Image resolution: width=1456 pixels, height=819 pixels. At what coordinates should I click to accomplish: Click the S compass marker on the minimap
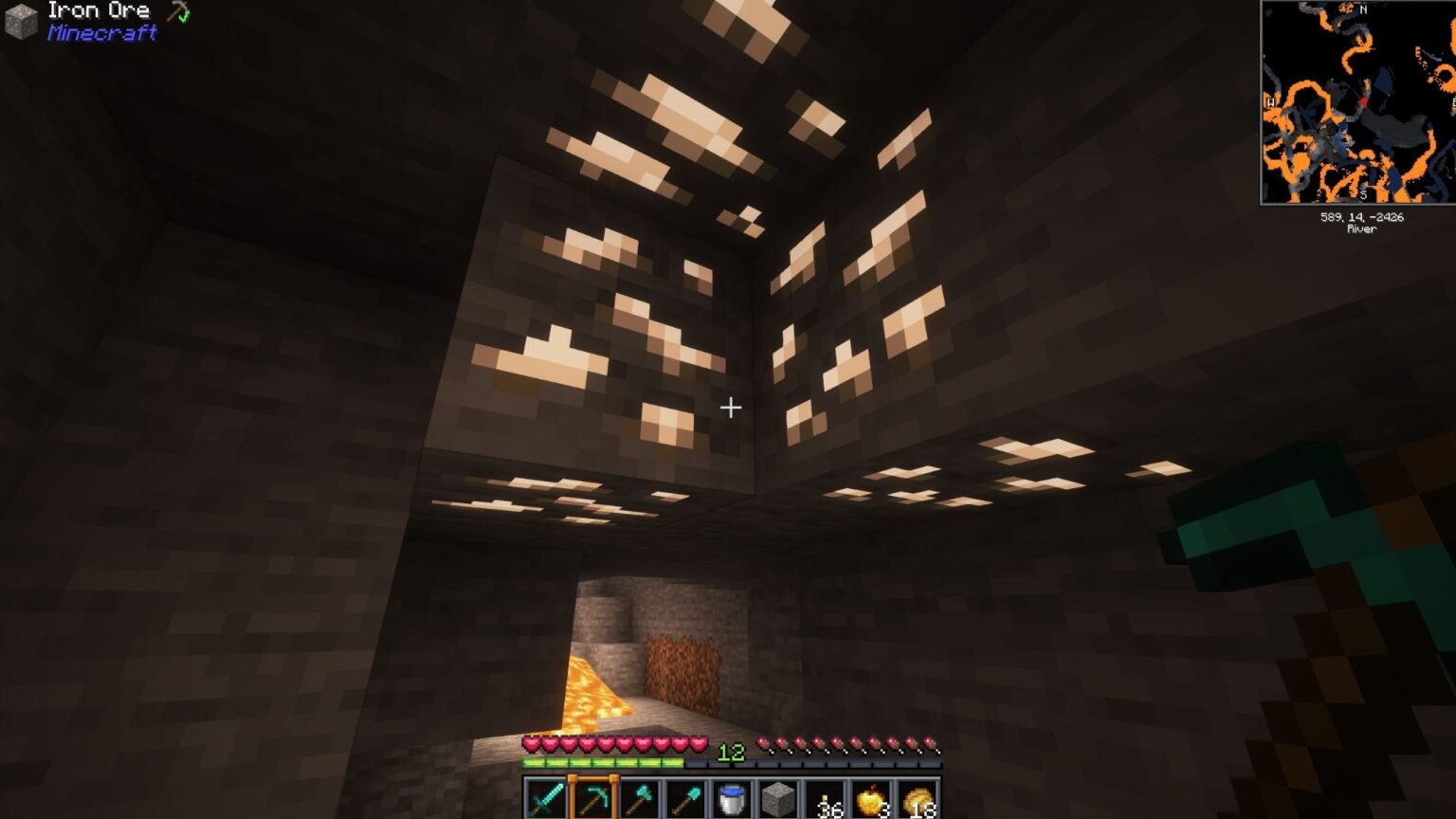[x=1363, y=193]
